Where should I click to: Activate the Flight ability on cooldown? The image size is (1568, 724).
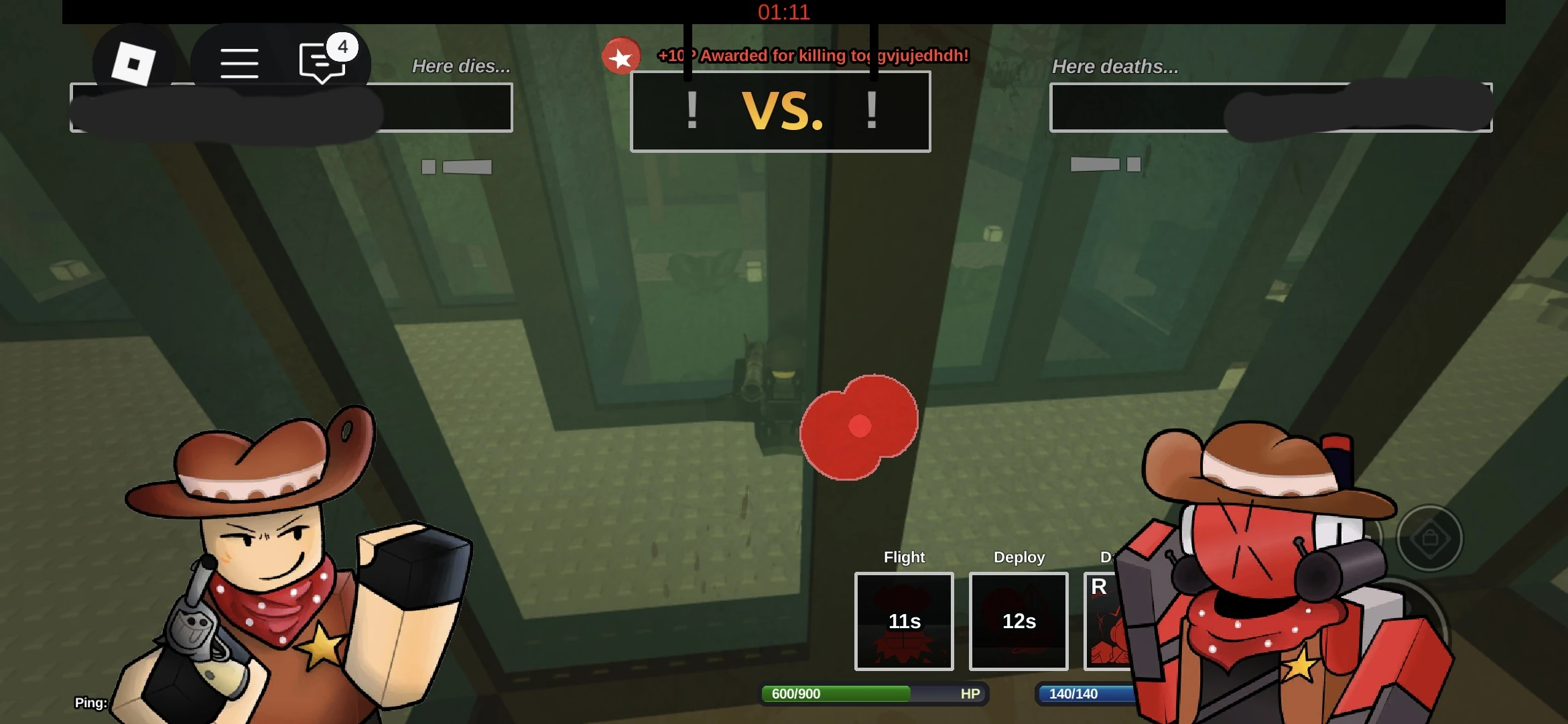tap(903, 622)
